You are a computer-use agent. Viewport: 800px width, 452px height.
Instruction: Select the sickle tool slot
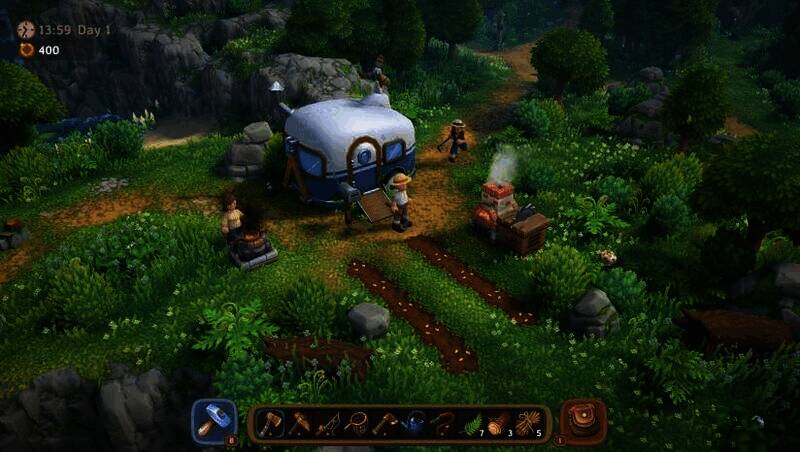(x=443, y=423)
